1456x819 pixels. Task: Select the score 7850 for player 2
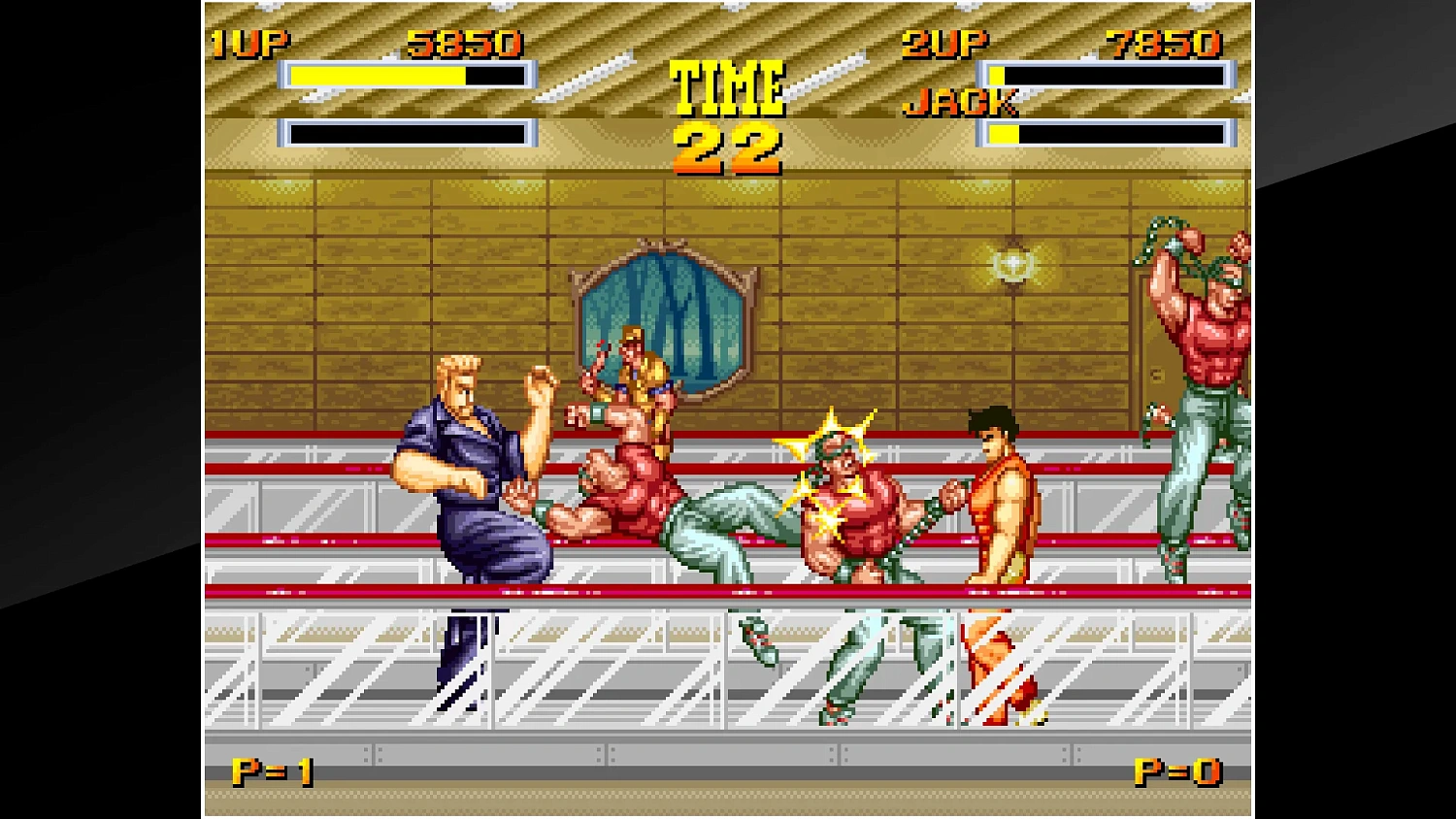click(x=1162, y=42)
